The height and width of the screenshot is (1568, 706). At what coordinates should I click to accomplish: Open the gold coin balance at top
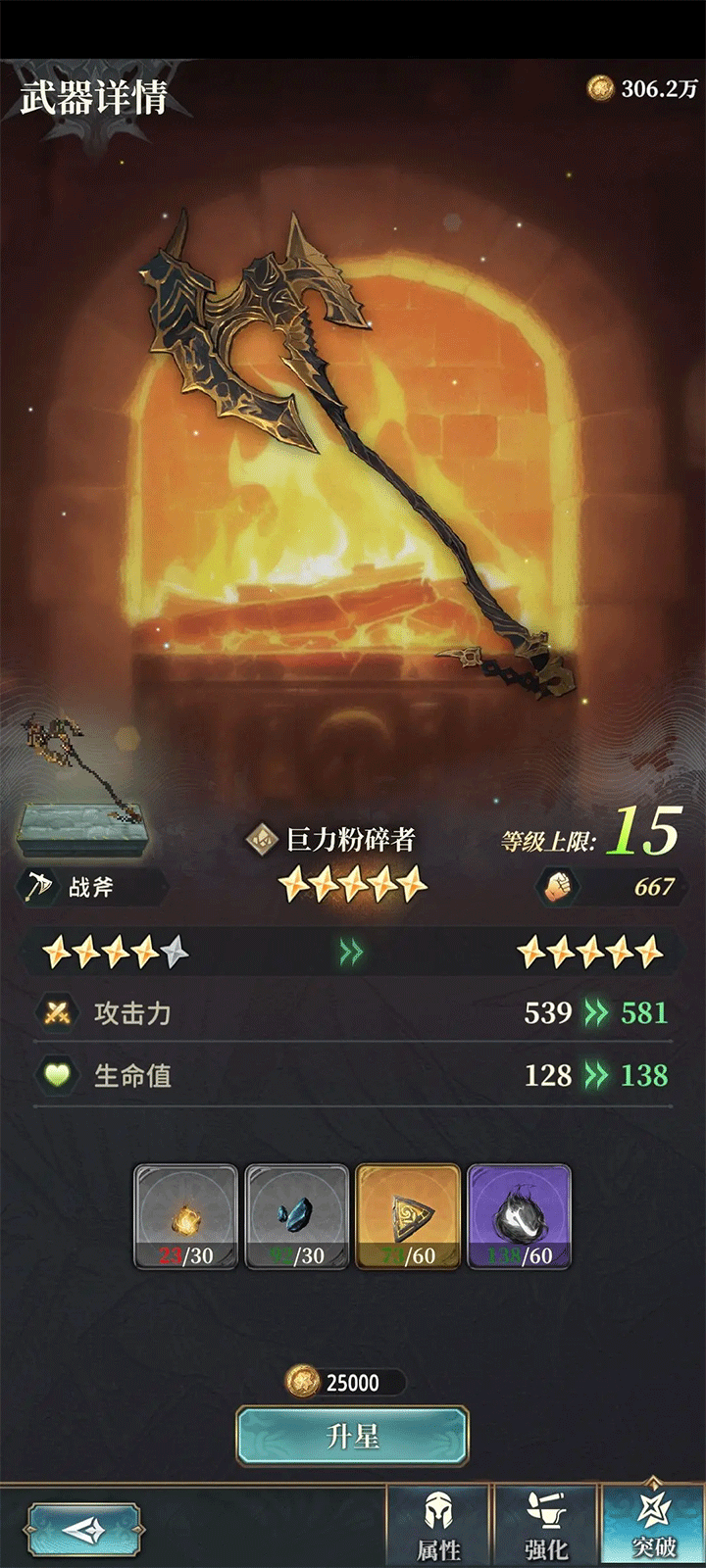(x=643, y=89)
